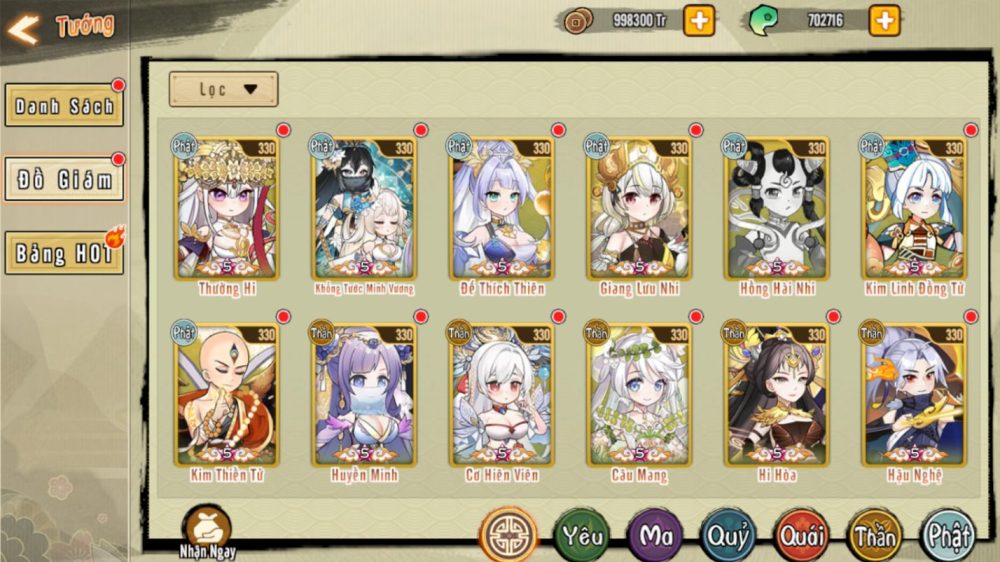Select the Thường Hi hero card

pos(228,208)
